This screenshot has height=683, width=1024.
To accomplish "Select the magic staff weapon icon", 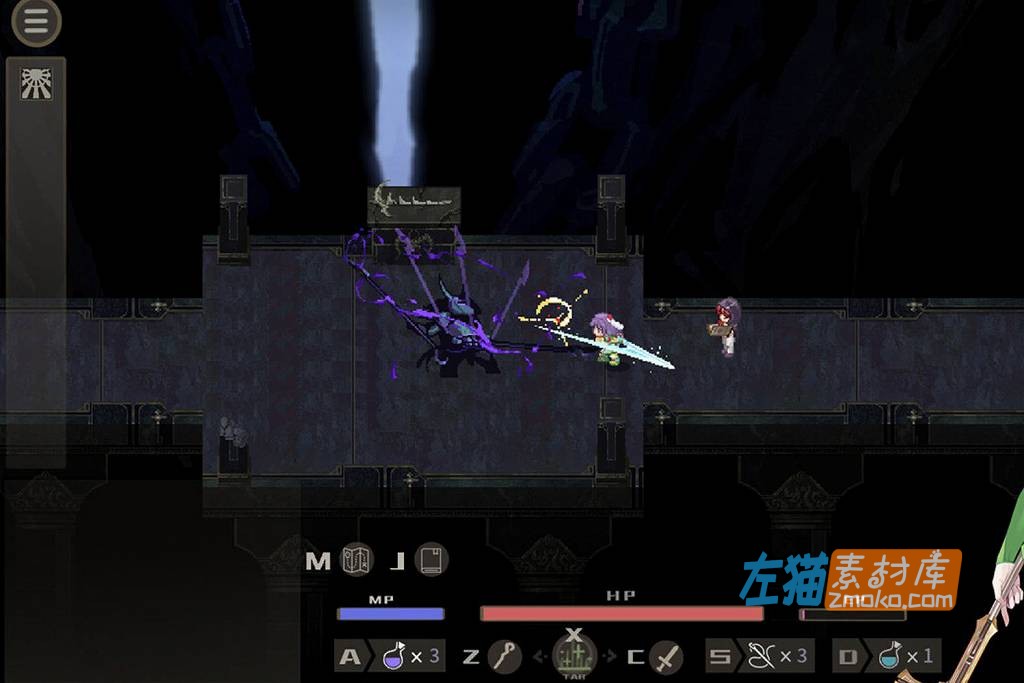I will pyautogui.click(x=506, y=657).
